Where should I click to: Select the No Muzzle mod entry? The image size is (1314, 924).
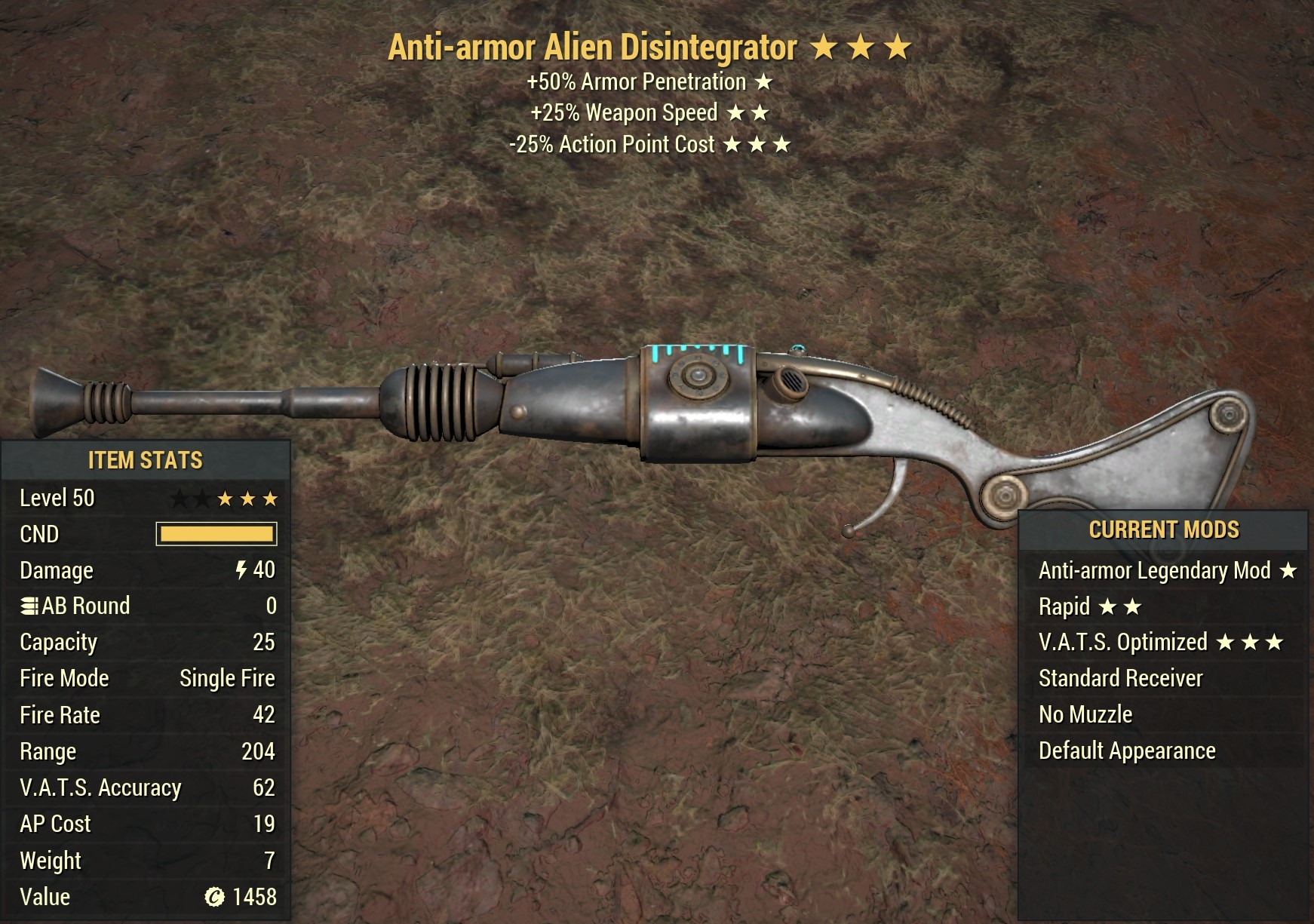[x=1085, y=714]
